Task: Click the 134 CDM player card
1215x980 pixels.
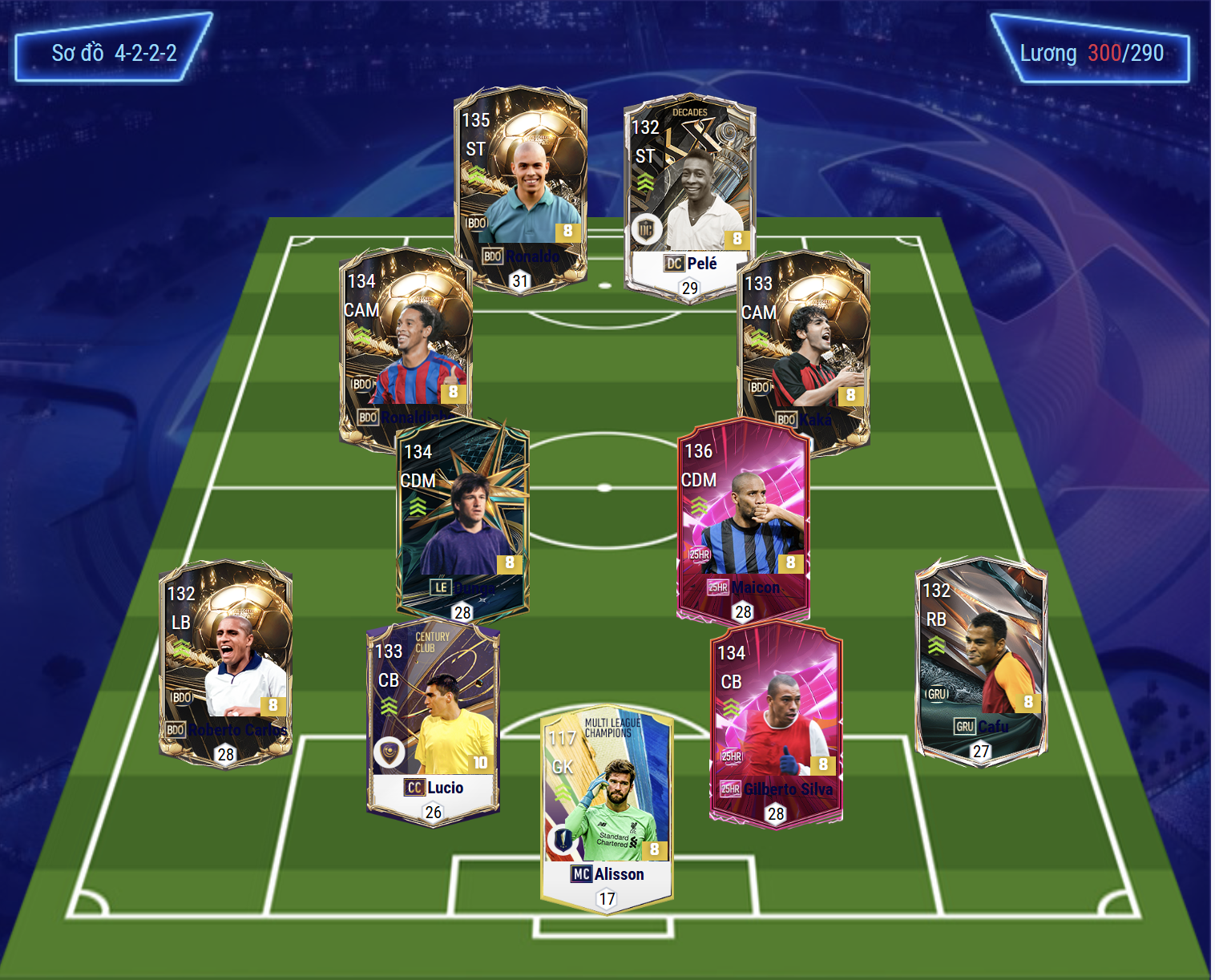Action: click(x=462, y=517)
